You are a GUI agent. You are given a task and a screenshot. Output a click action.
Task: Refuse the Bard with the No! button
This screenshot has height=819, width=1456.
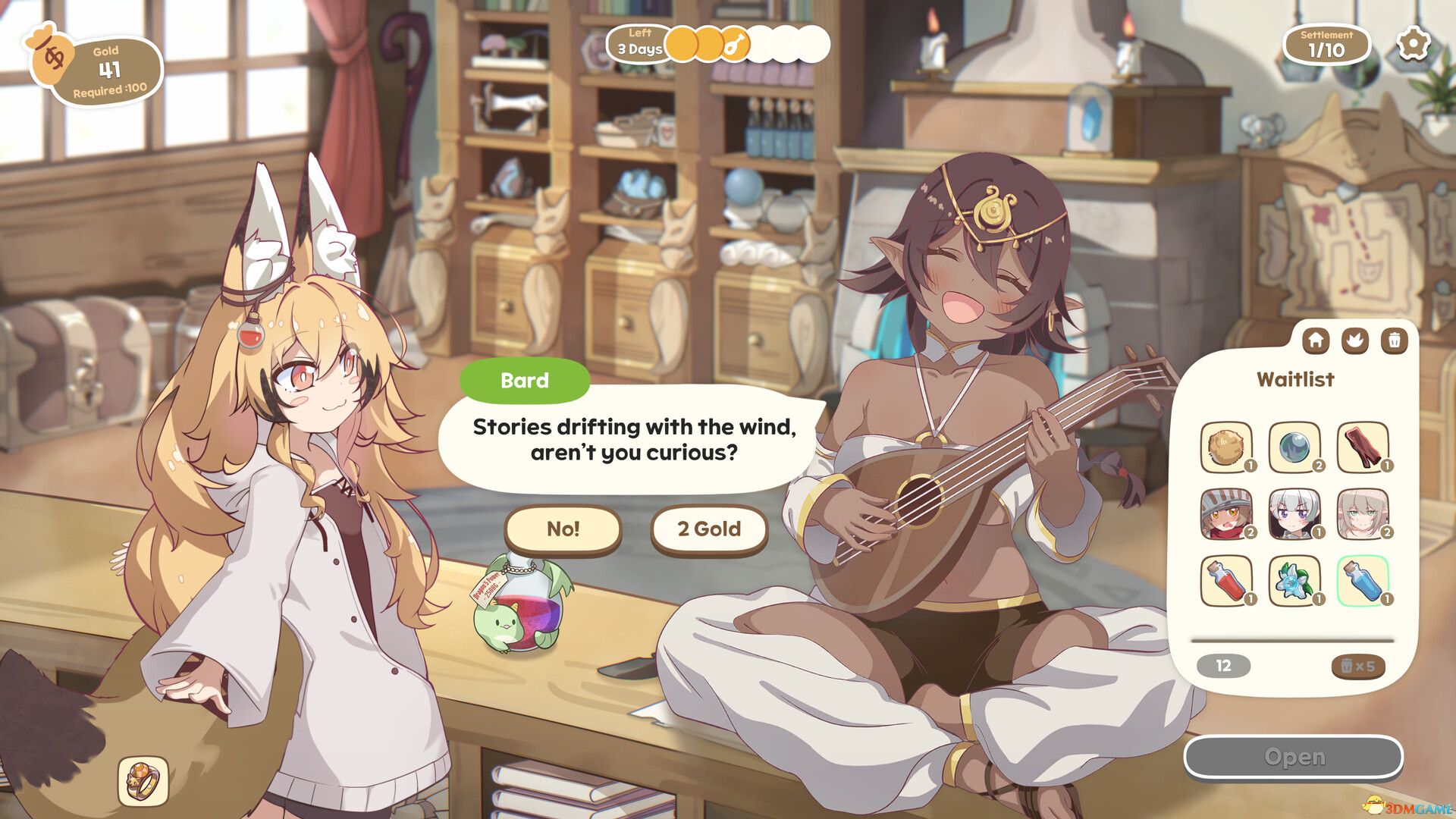(562, 530)
